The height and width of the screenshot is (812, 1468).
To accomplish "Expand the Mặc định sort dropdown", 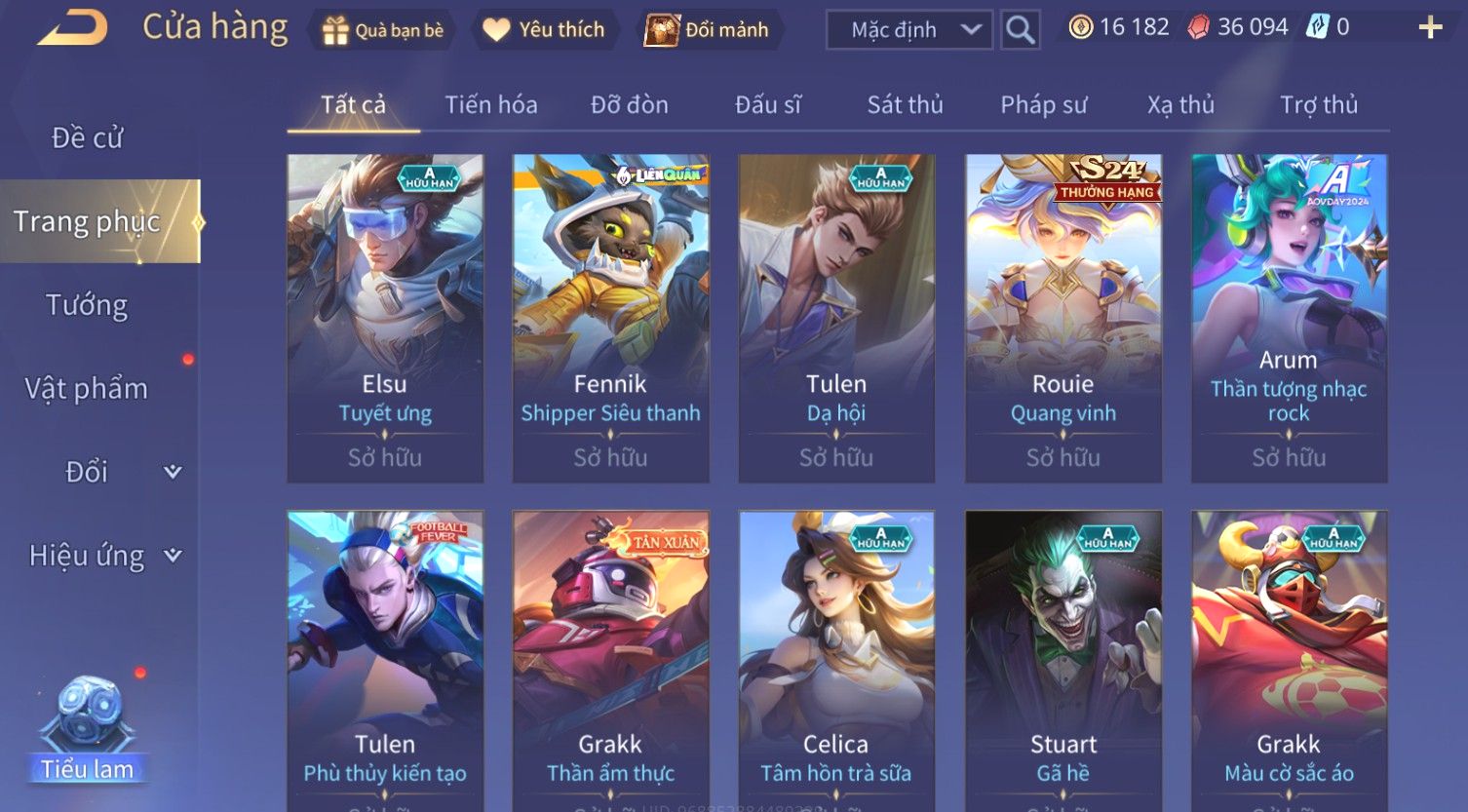I will [x=909, y=30].
